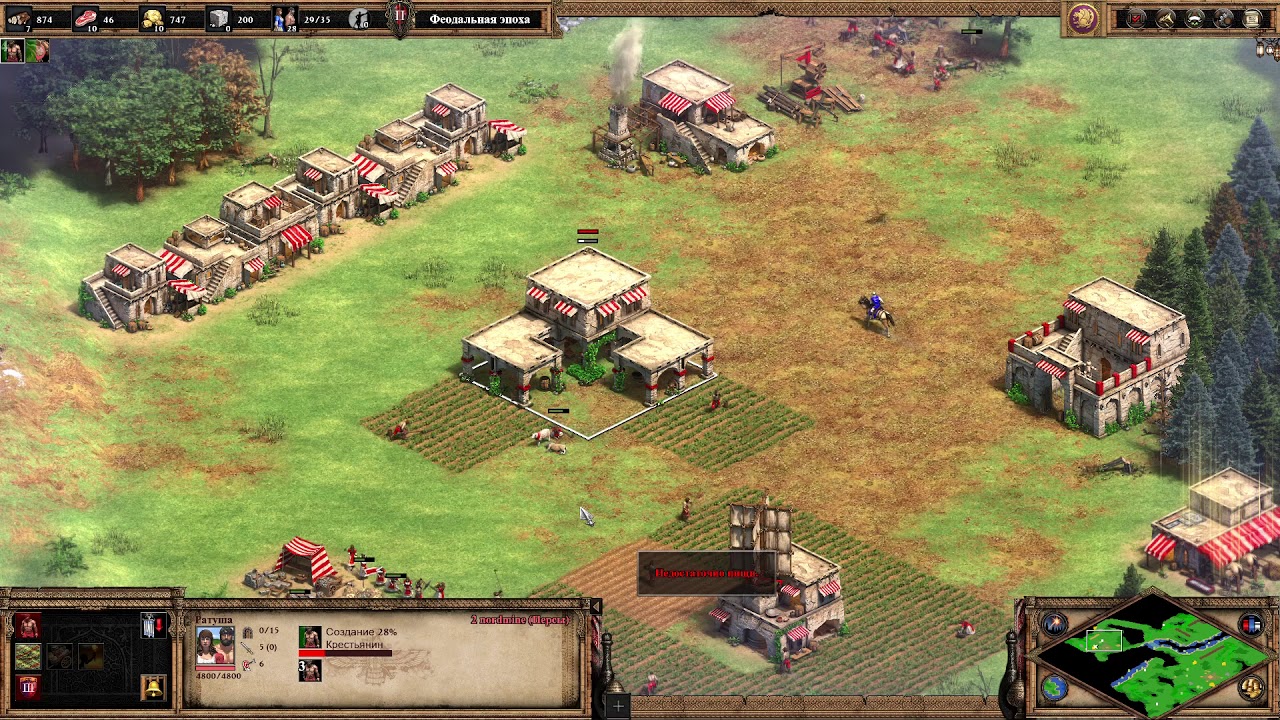Activate the minimap flare signal button

click(x=1055, y=626)
